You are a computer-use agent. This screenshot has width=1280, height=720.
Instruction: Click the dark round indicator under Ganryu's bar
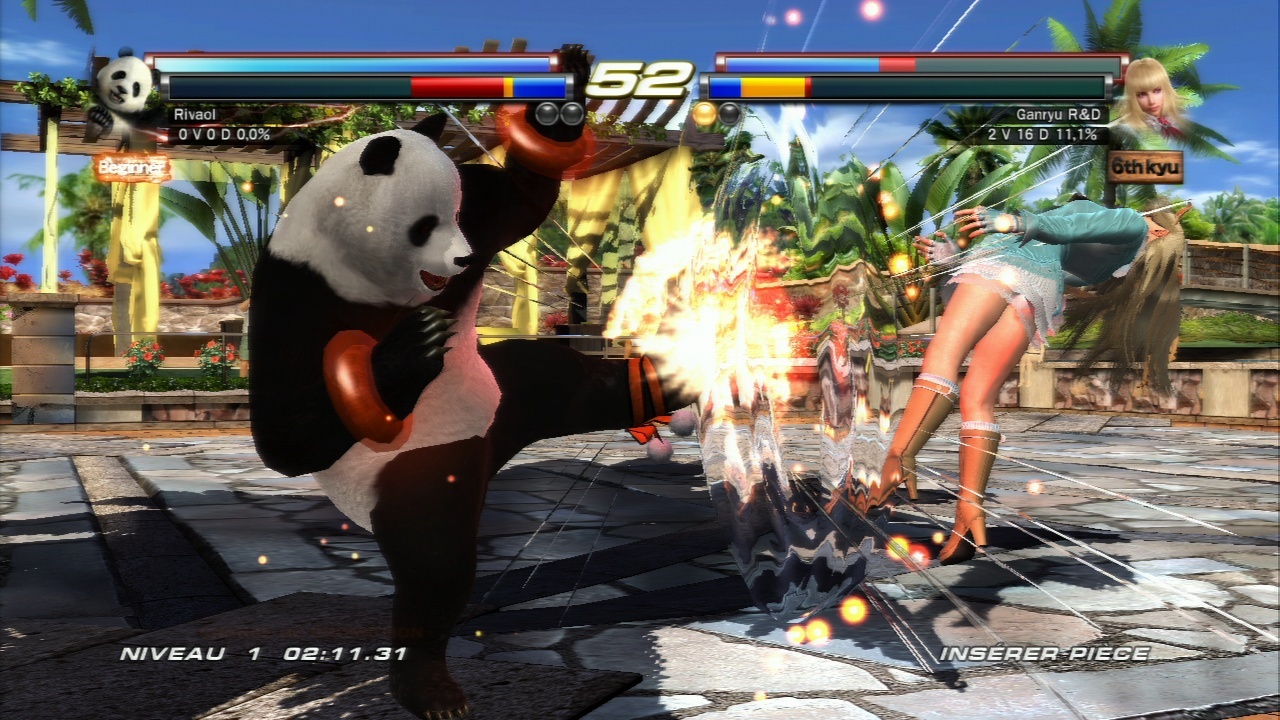pyautogui.click(x=728, y=113)
